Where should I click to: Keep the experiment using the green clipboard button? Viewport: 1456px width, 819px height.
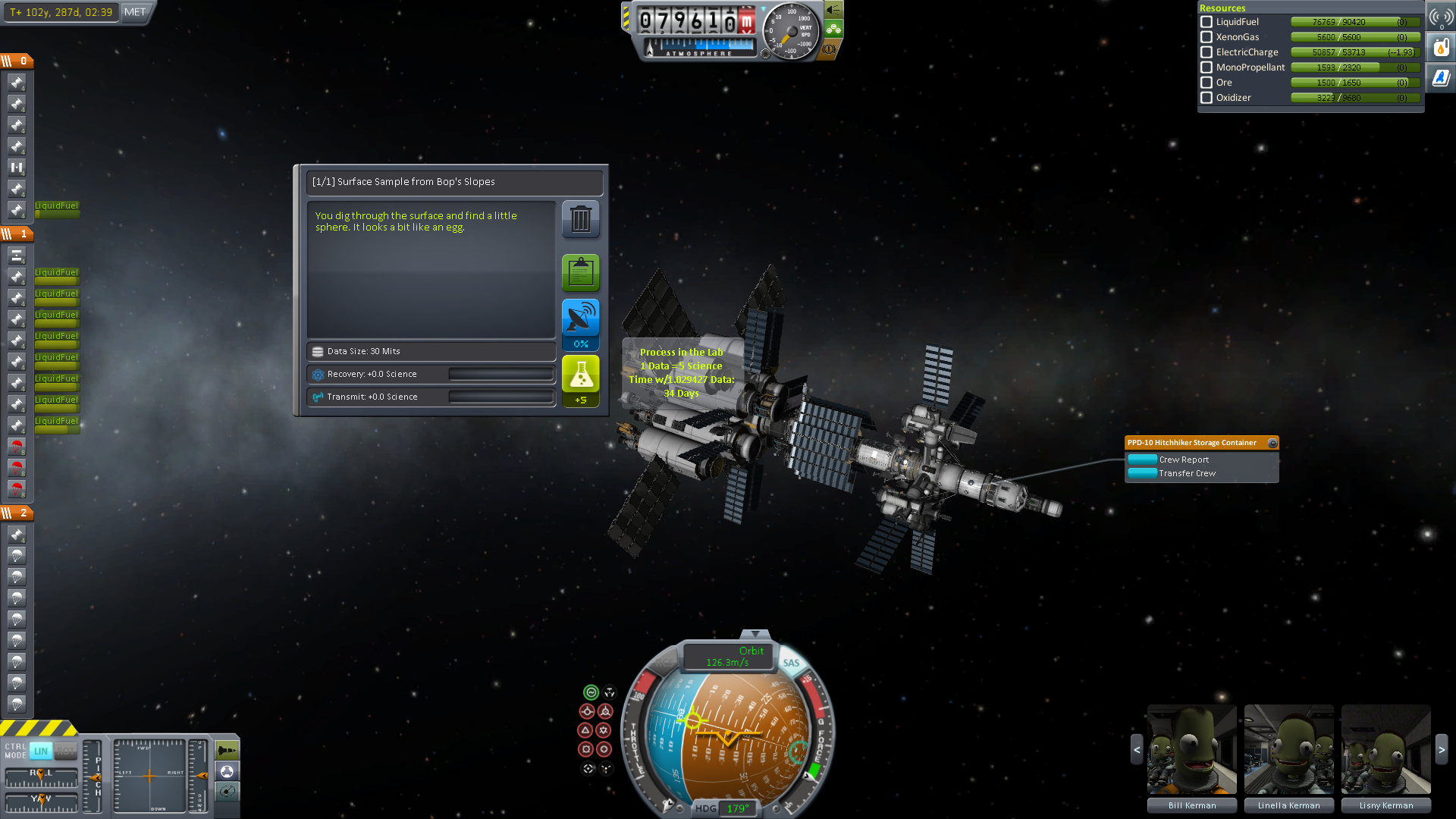tap(580, 272)
